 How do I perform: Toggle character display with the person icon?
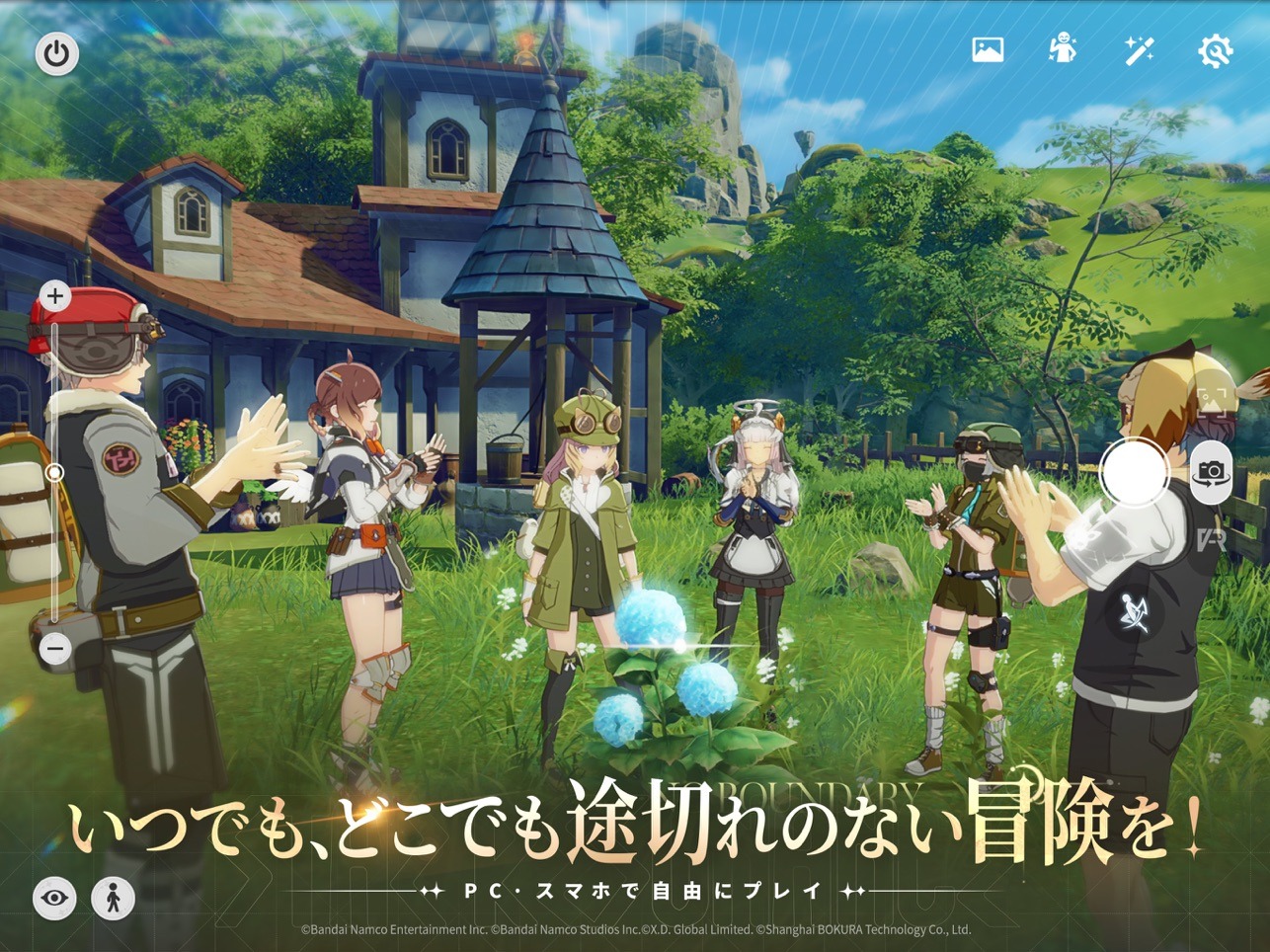[x=113, y=899]
